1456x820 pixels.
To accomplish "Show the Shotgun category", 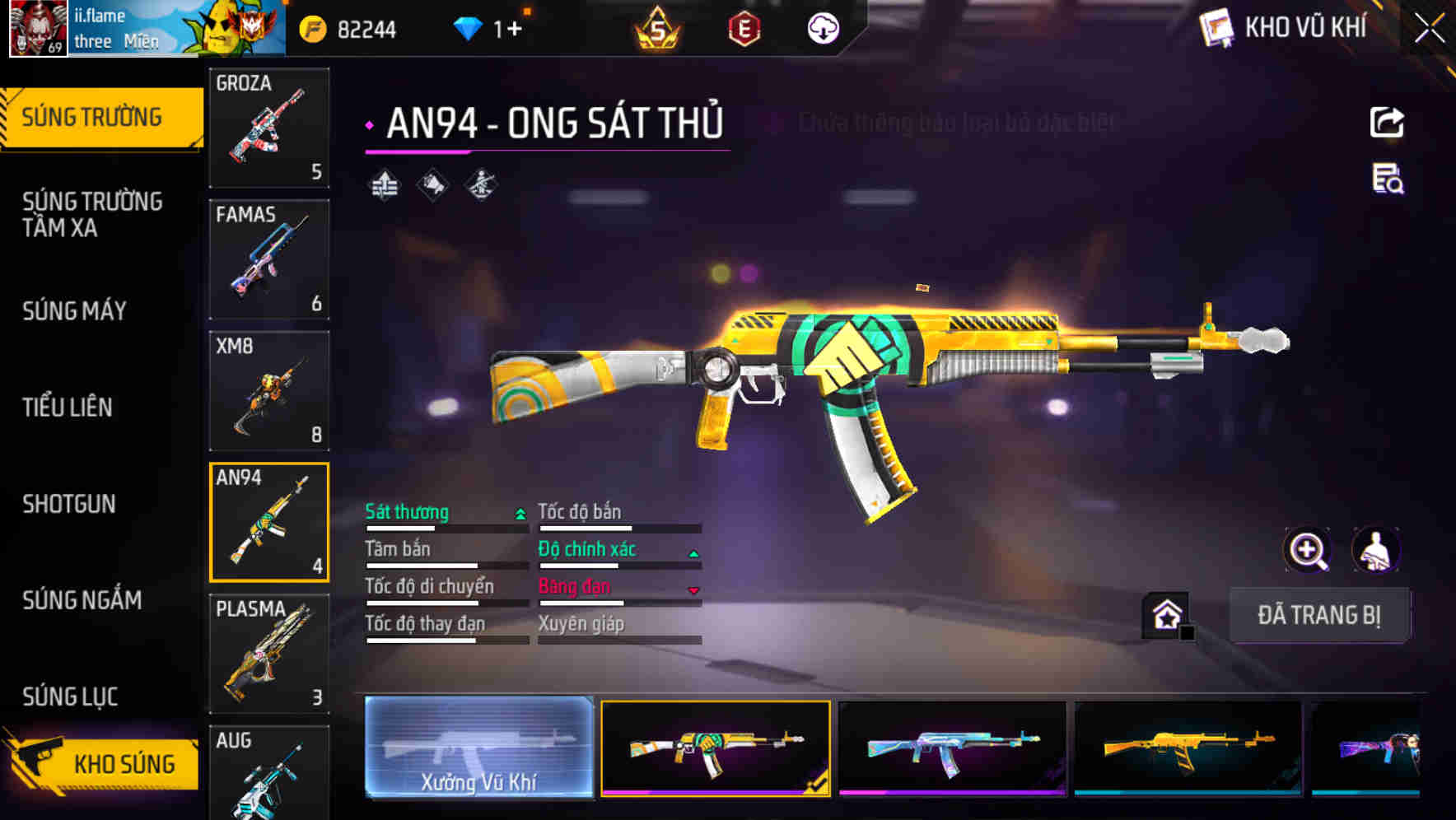I will pos(69,504).
